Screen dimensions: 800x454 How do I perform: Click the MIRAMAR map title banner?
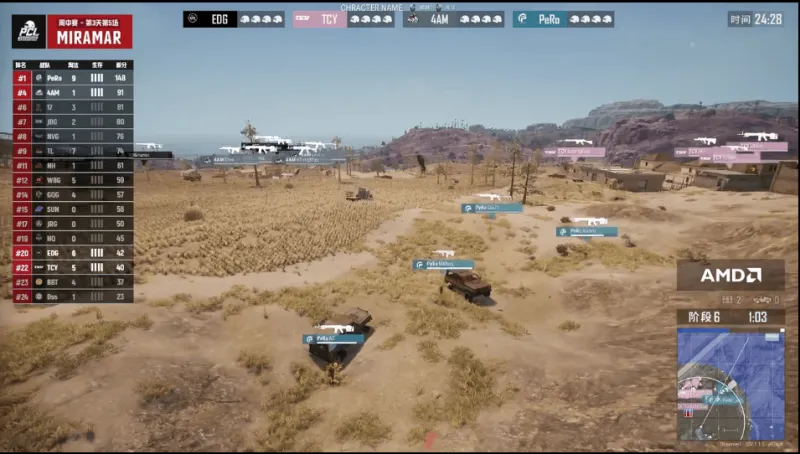[88, 36]
